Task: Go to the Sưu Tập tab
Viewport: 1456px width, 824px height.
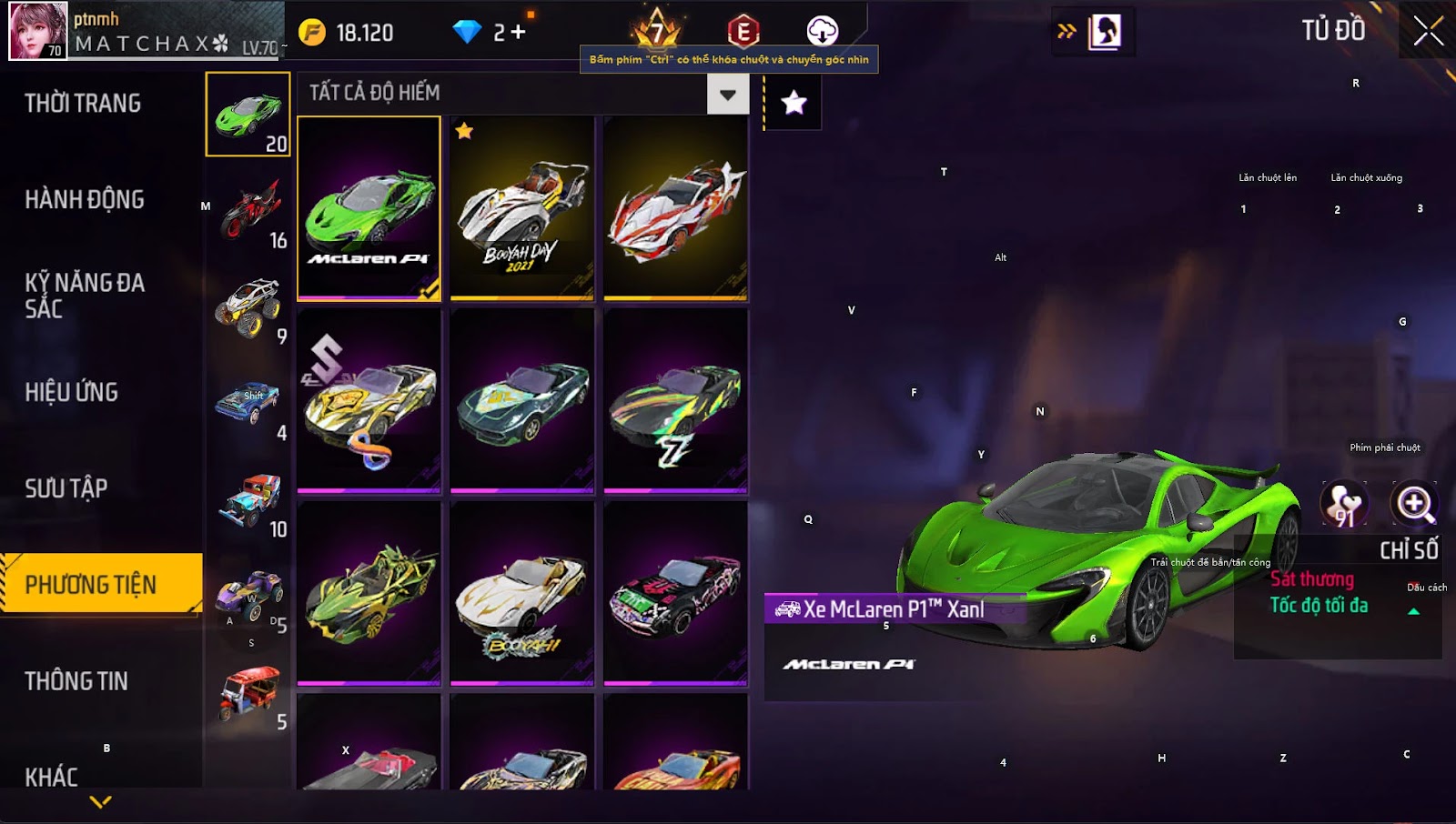Action: 66,488
